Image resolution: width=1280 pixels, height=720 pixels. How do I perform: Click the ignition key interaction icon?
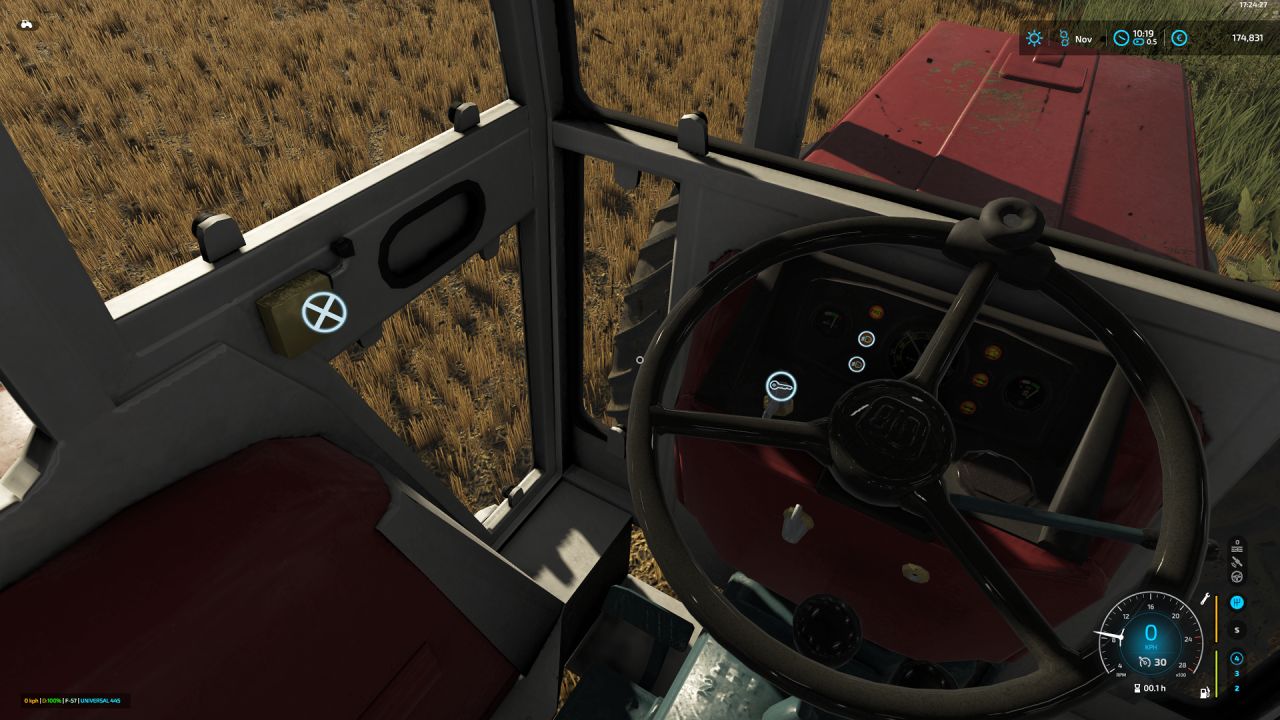coord(781,386)
